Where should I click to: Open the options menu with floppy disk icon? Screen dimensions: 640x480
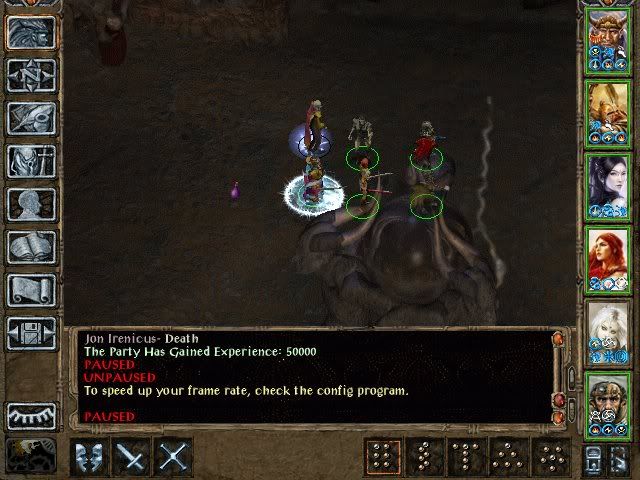(x=31, y=333)
